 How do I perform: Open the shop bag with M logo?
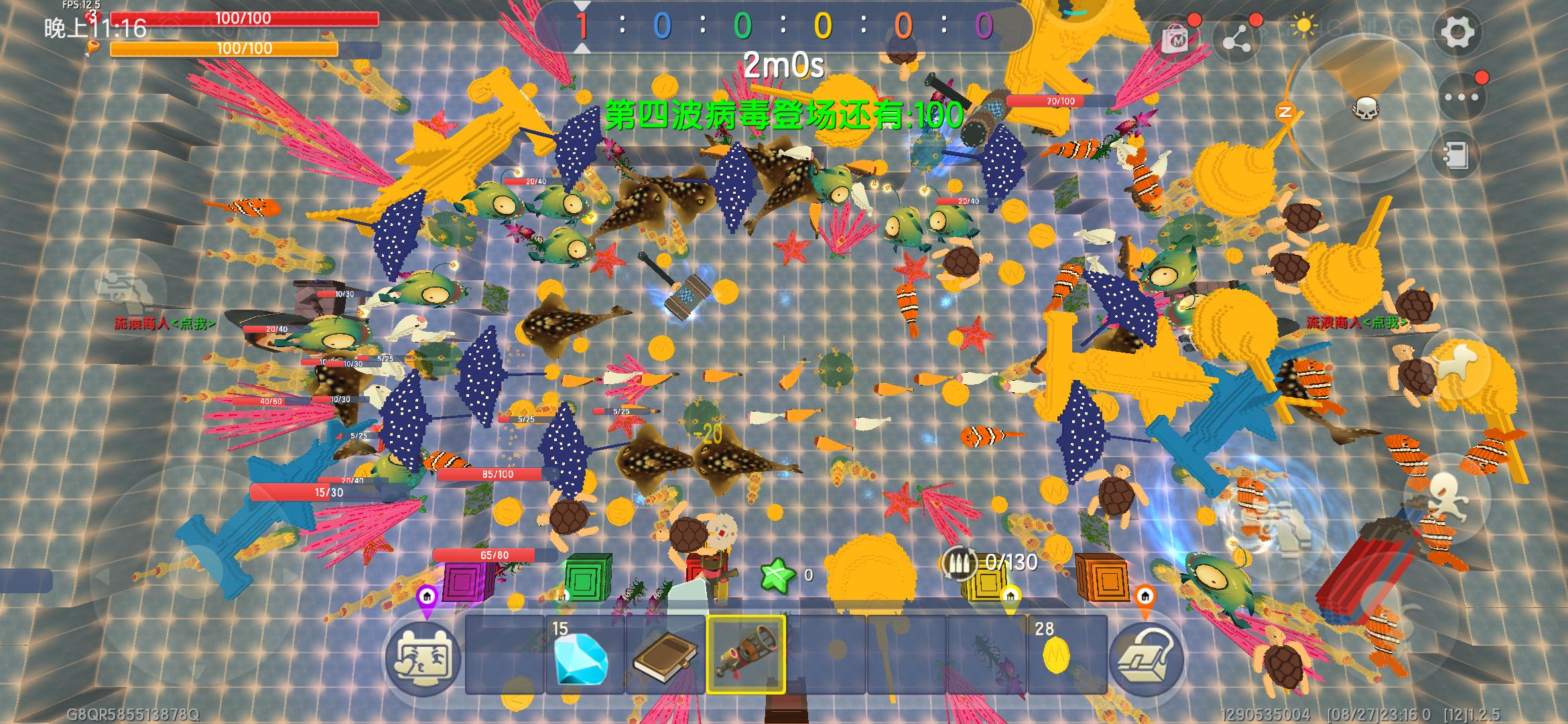click(x=1177, y=39)
